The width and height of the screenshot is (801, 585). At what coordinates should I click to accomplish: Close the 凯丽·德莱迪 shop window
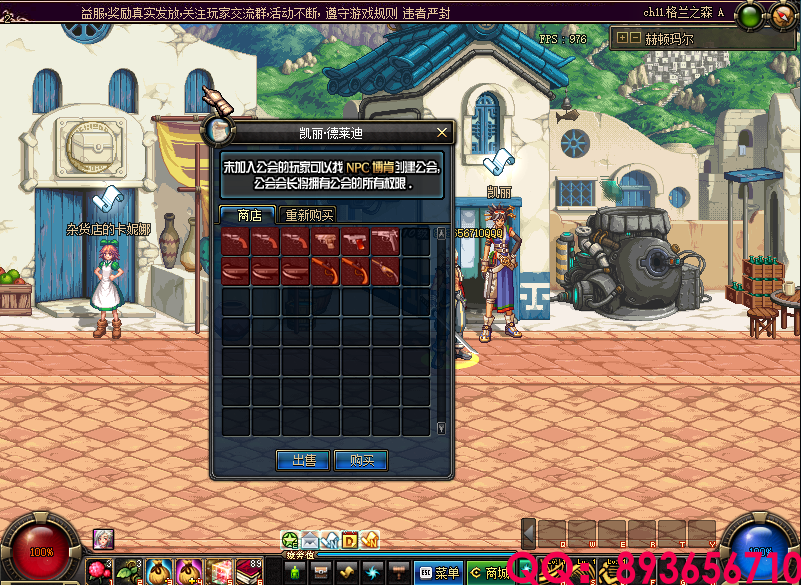pyautogui.click(x=442, y=132)
